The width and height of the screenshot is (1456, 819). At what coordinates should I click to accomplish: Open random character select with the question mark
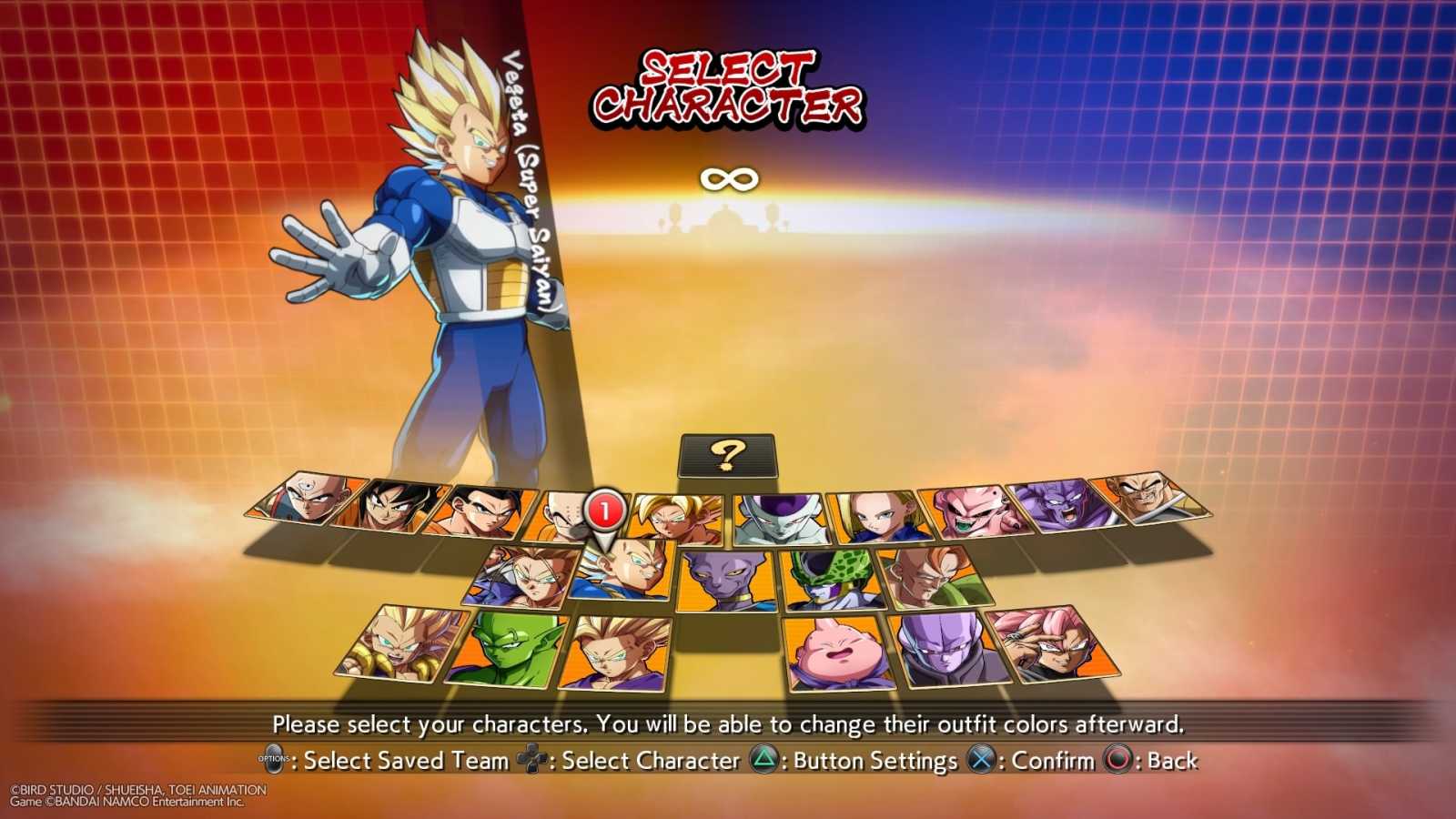coord(726,455)
